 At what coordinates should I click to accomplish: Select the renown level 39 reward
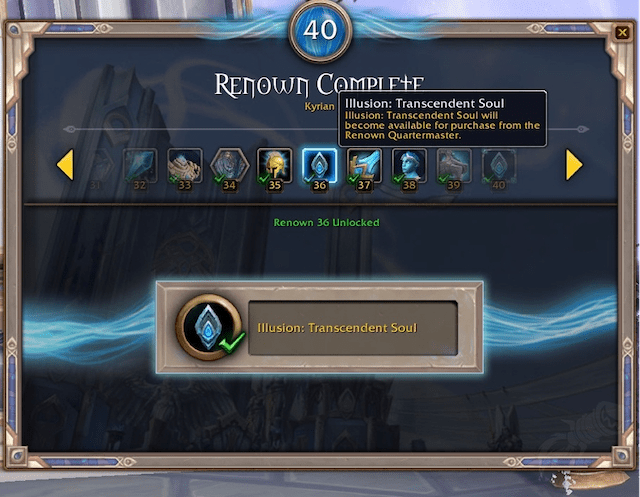[x=454, y=165]
